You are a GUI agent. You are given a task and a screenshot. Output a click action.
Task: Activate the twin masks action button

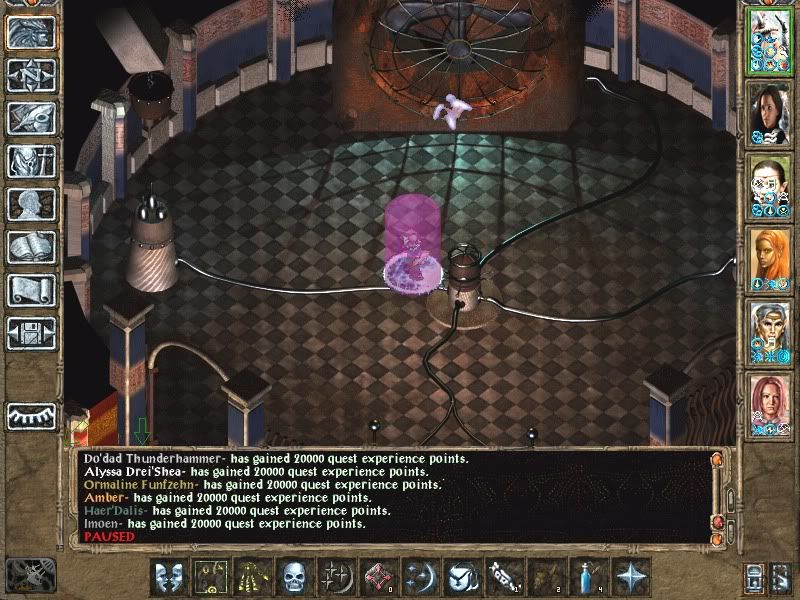tap(169, 577)
